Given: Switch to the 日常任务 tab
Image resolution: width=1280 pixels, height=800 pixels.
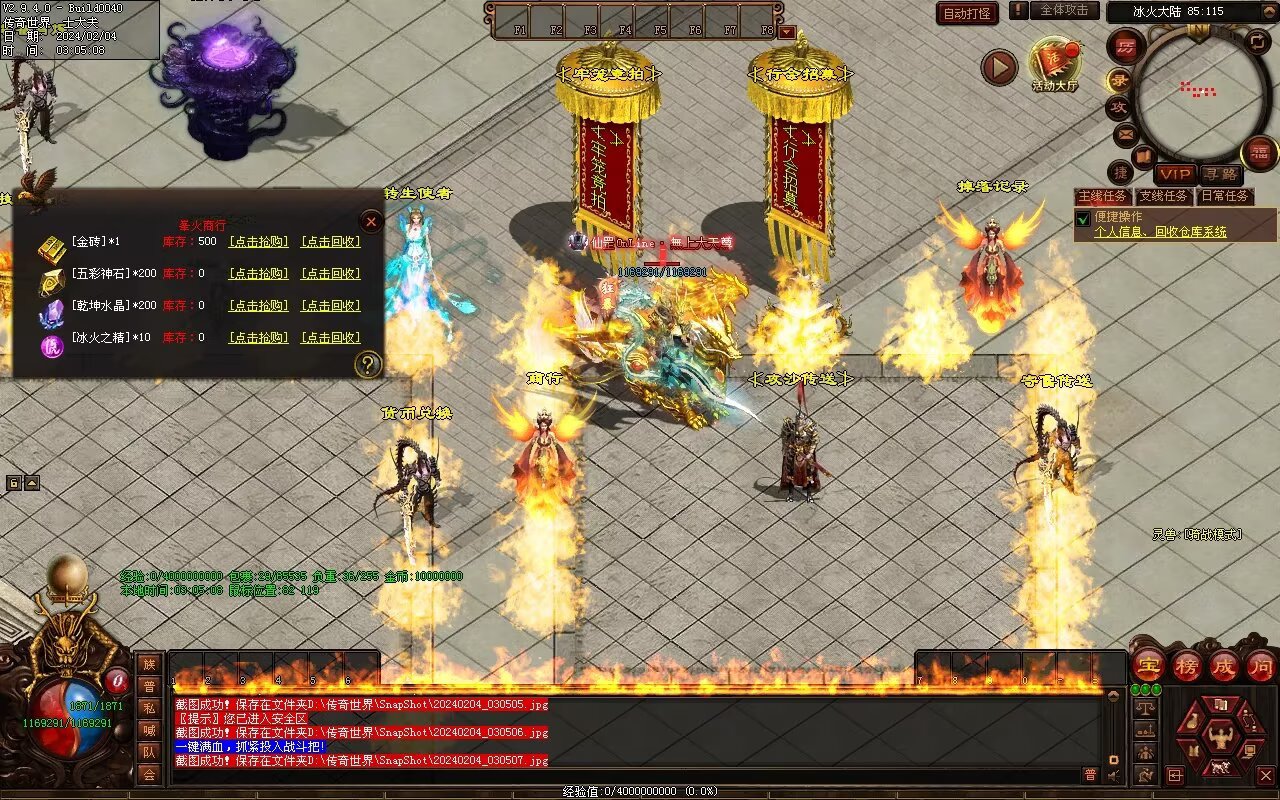Looking at the screenshot, I should coord(1224,196).
